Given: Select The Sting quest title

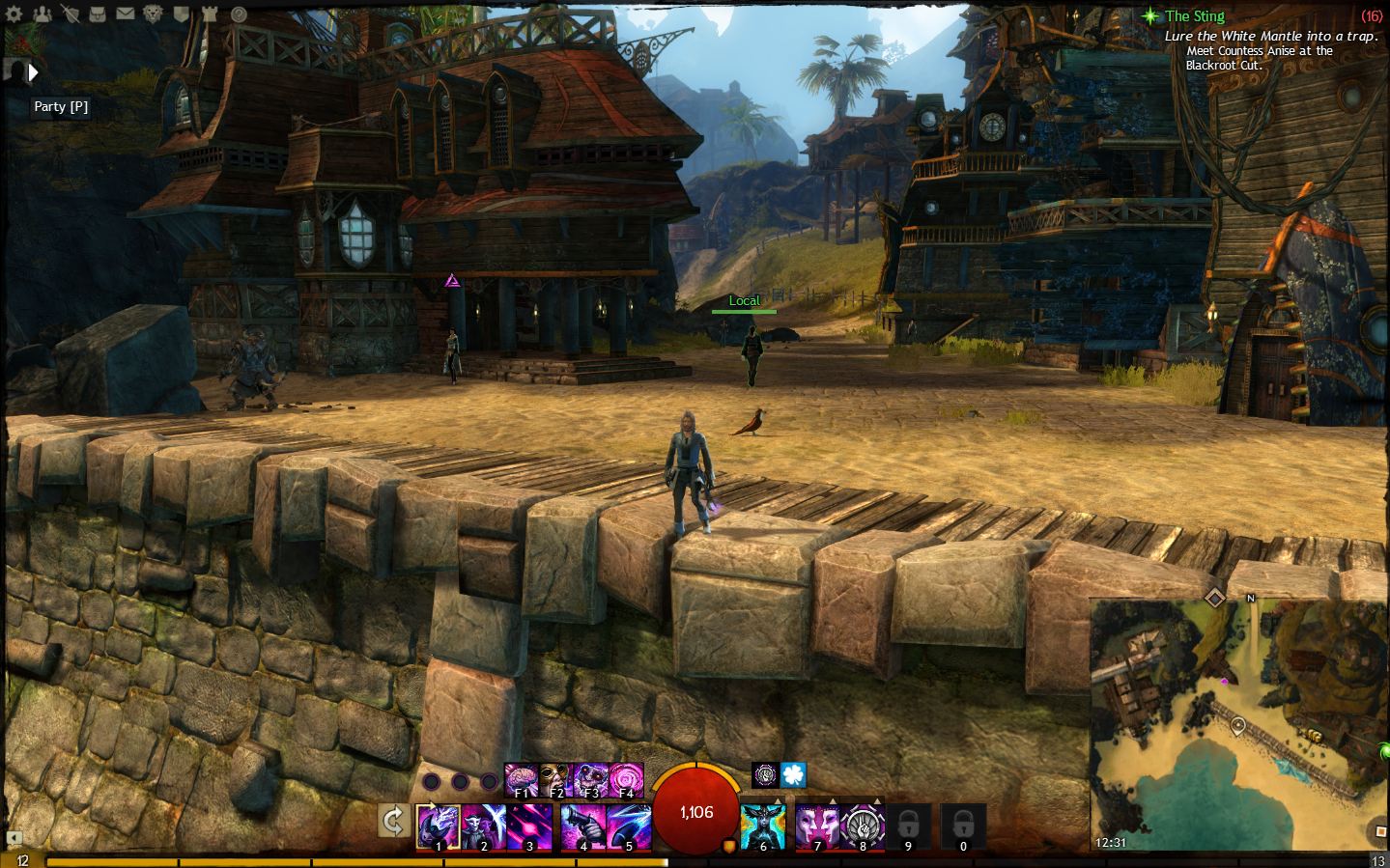Looking at the screenshot, I should coord(1196,16).
